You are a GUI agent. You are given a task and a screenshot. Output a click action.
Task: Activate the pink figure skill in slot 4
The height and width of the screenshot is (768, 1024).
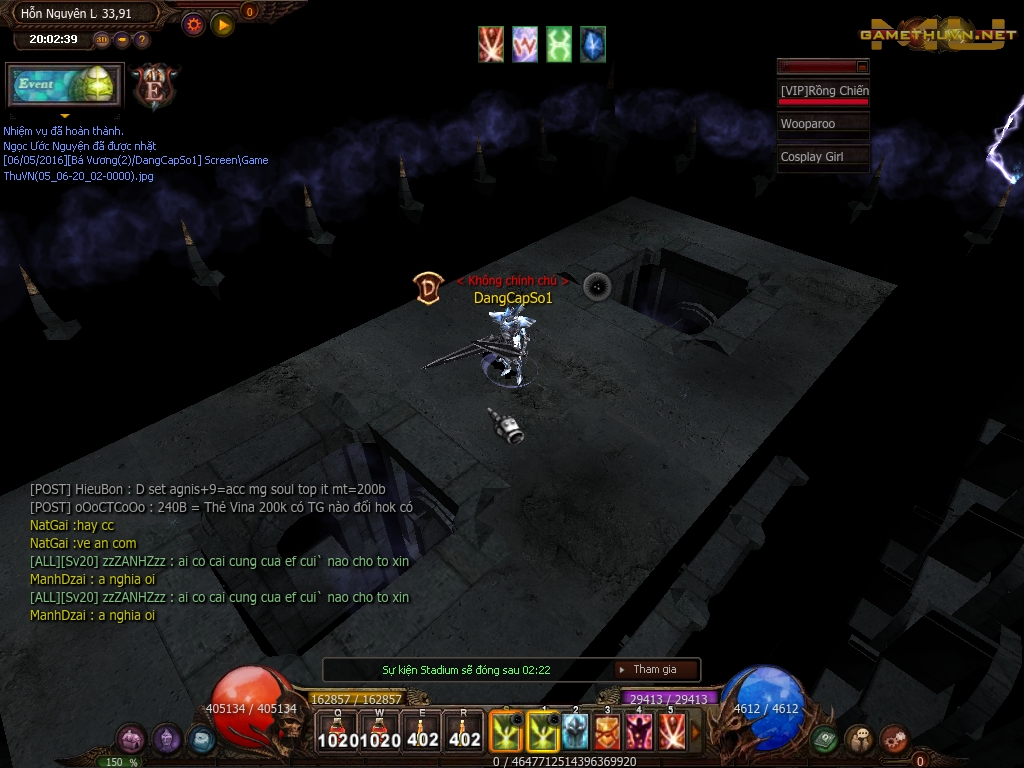639,731
